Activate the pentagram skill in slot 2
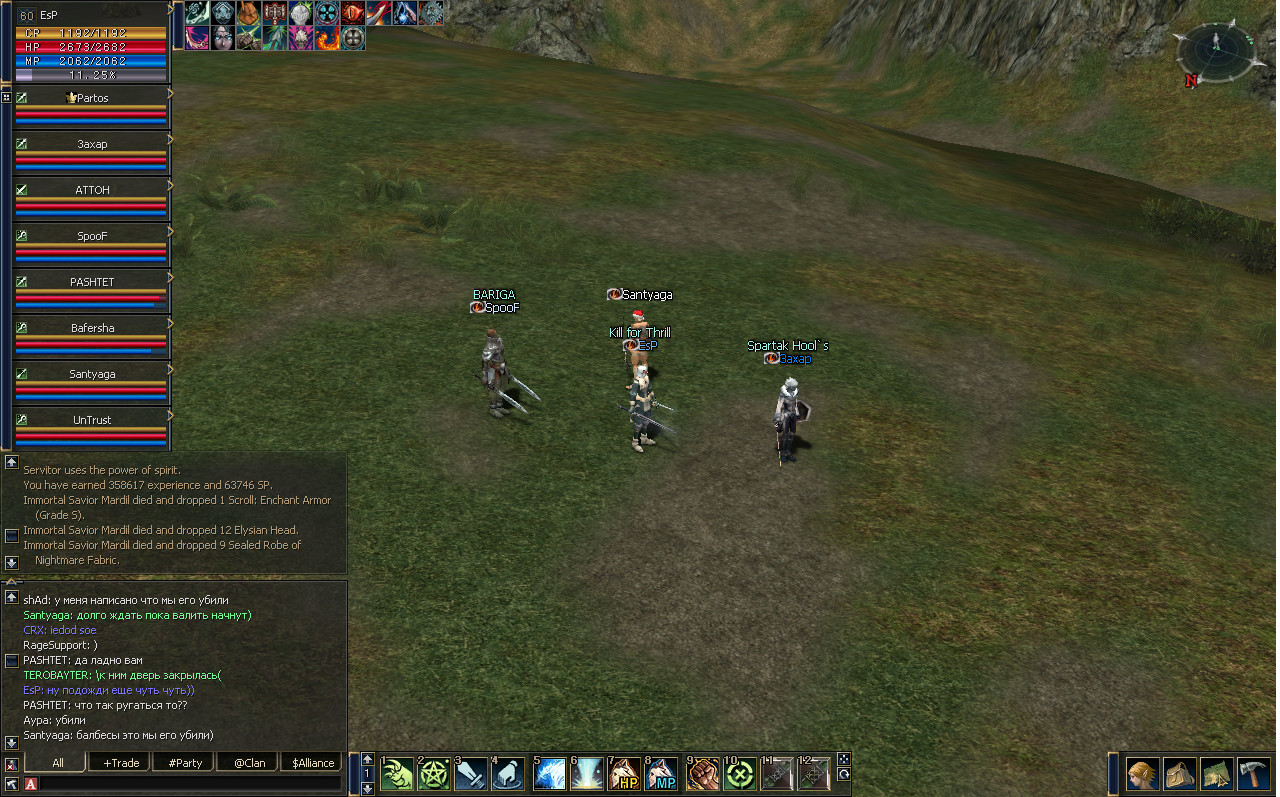 click(x=435, y=774)
